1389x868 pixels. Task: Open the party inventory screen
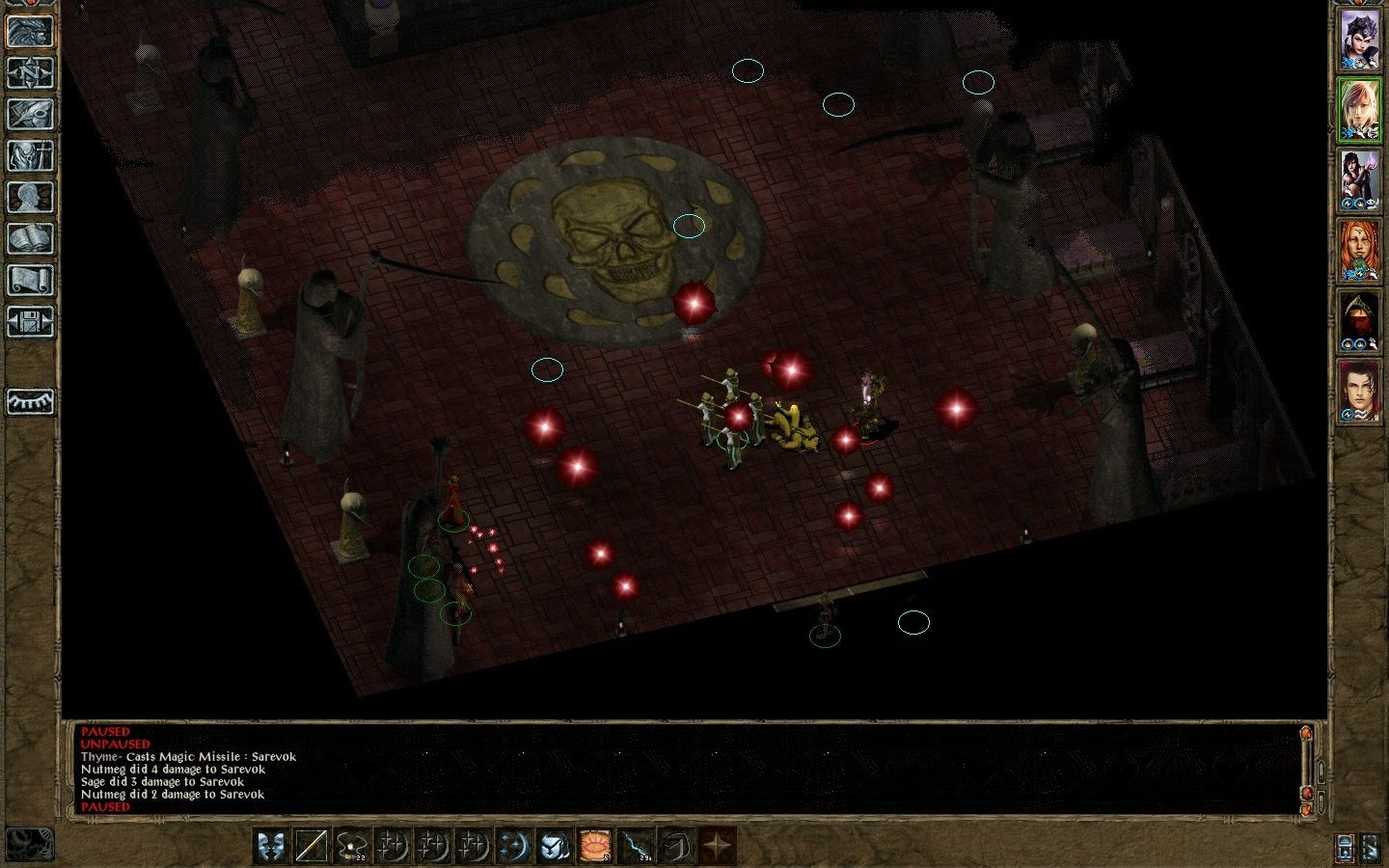tap(30, 155)
